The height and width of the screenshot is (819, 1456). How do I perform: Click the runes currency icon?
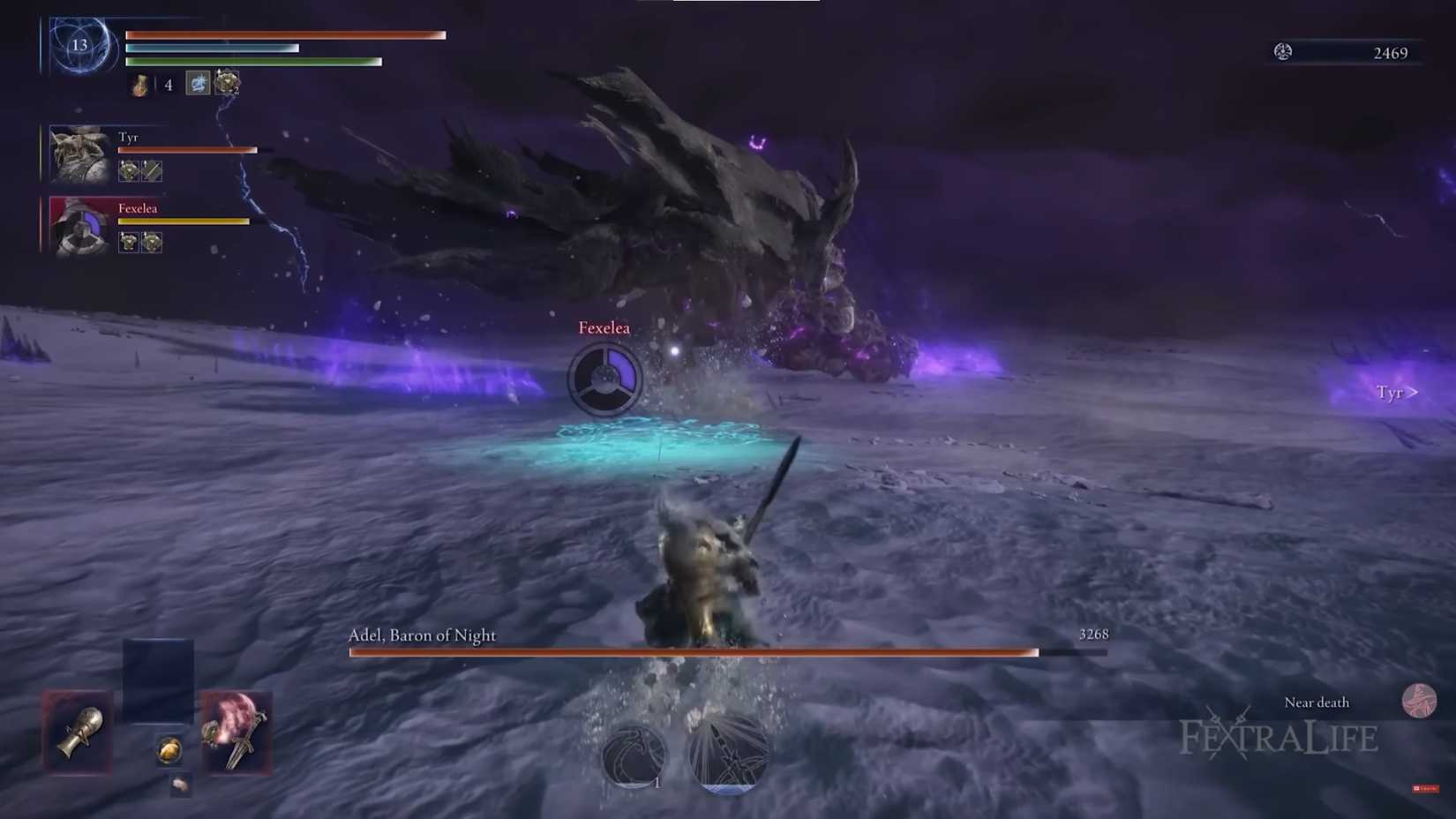coord(1283,52)
